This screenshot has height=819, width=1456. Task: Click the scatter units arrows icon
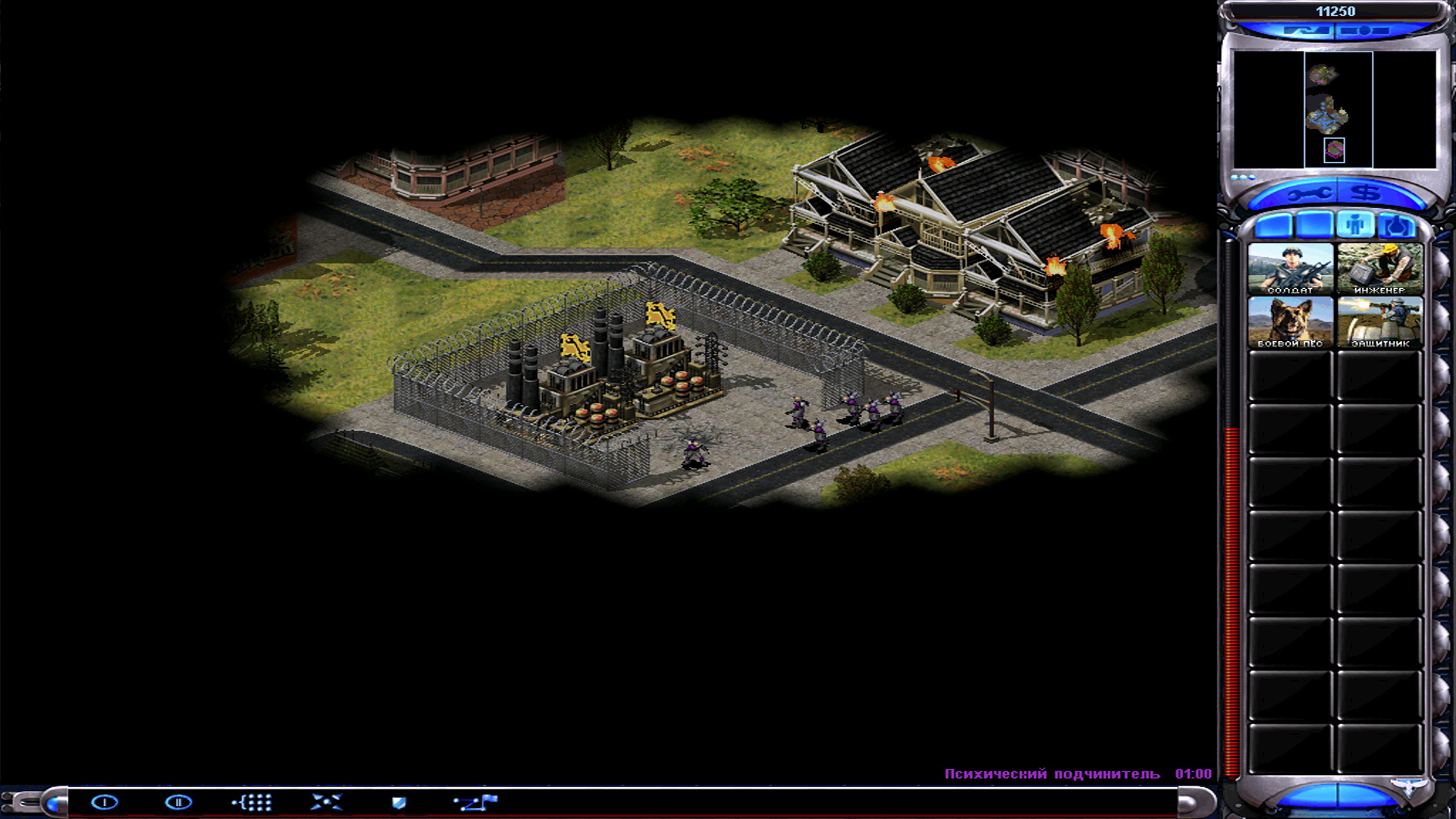click(326, 802)
